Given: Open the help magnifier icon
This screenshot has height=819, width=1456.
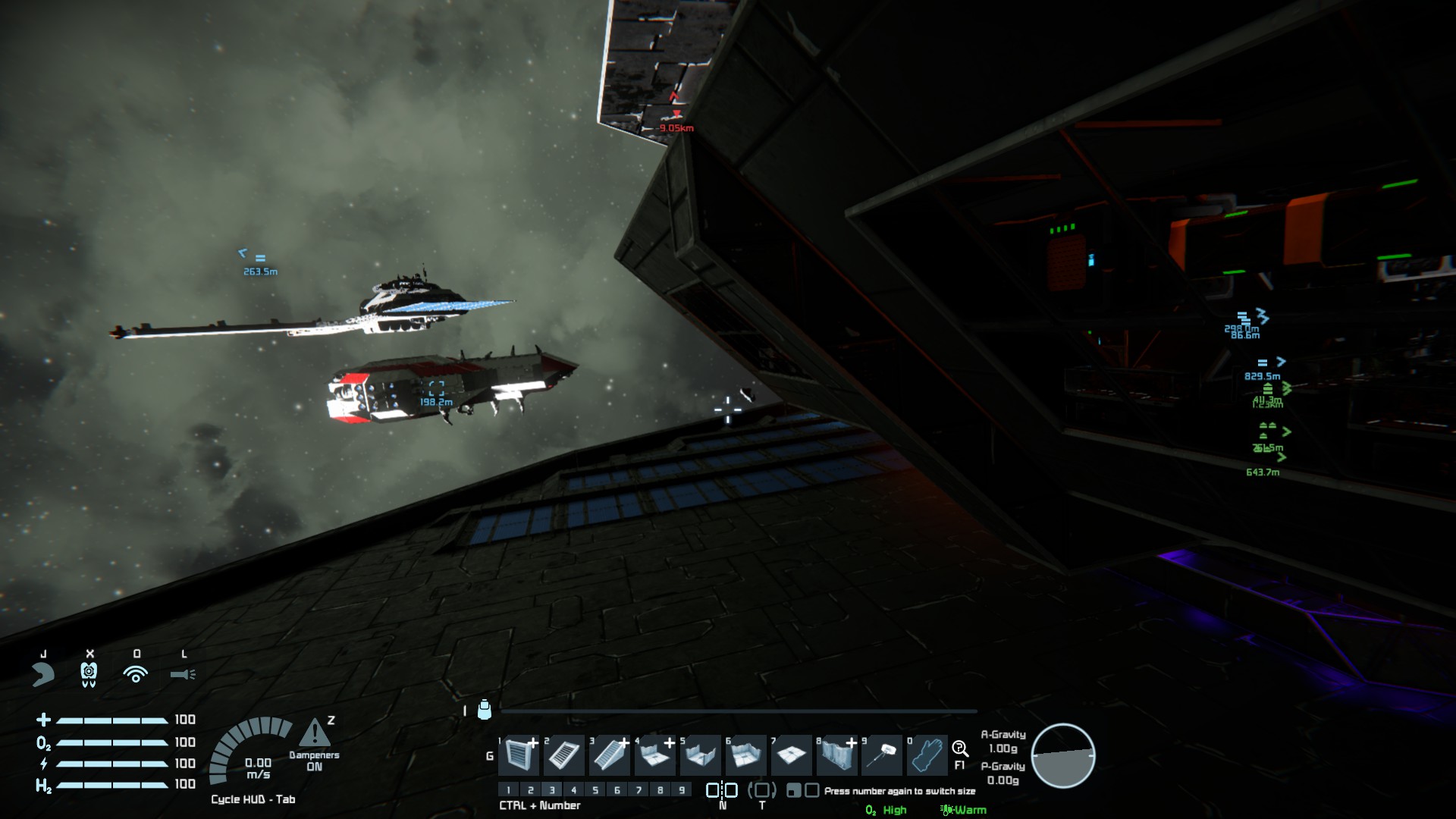Looking at the screenshot, I should [x=959, y=749].
